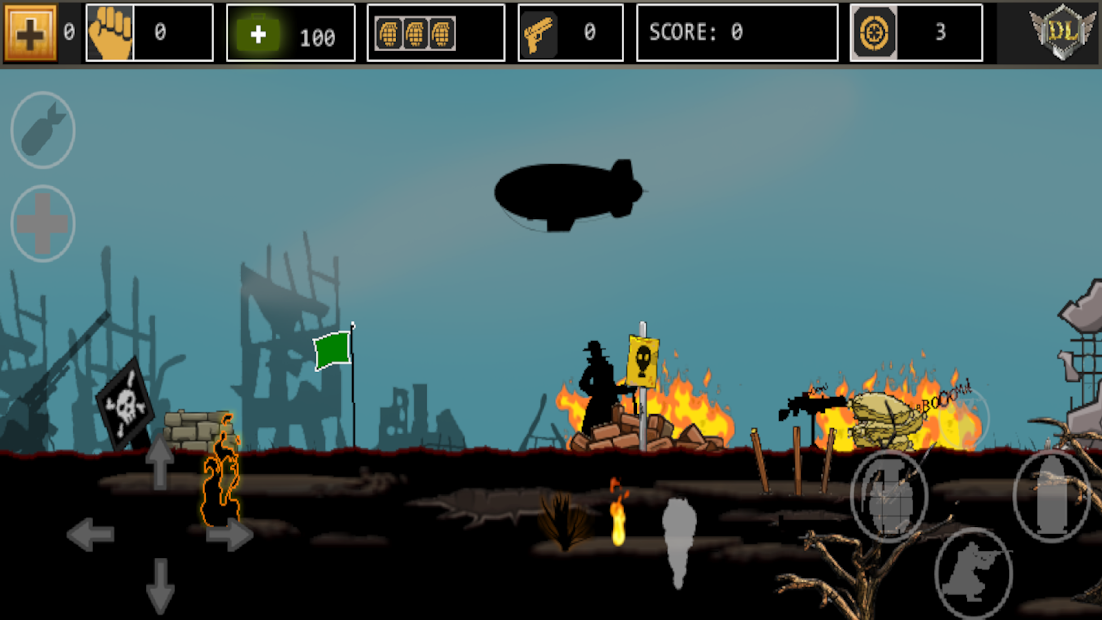This screenshot has height=620, width=1102.
Task: Open the DL winged emblem menu
Action: click(1062, 33)
